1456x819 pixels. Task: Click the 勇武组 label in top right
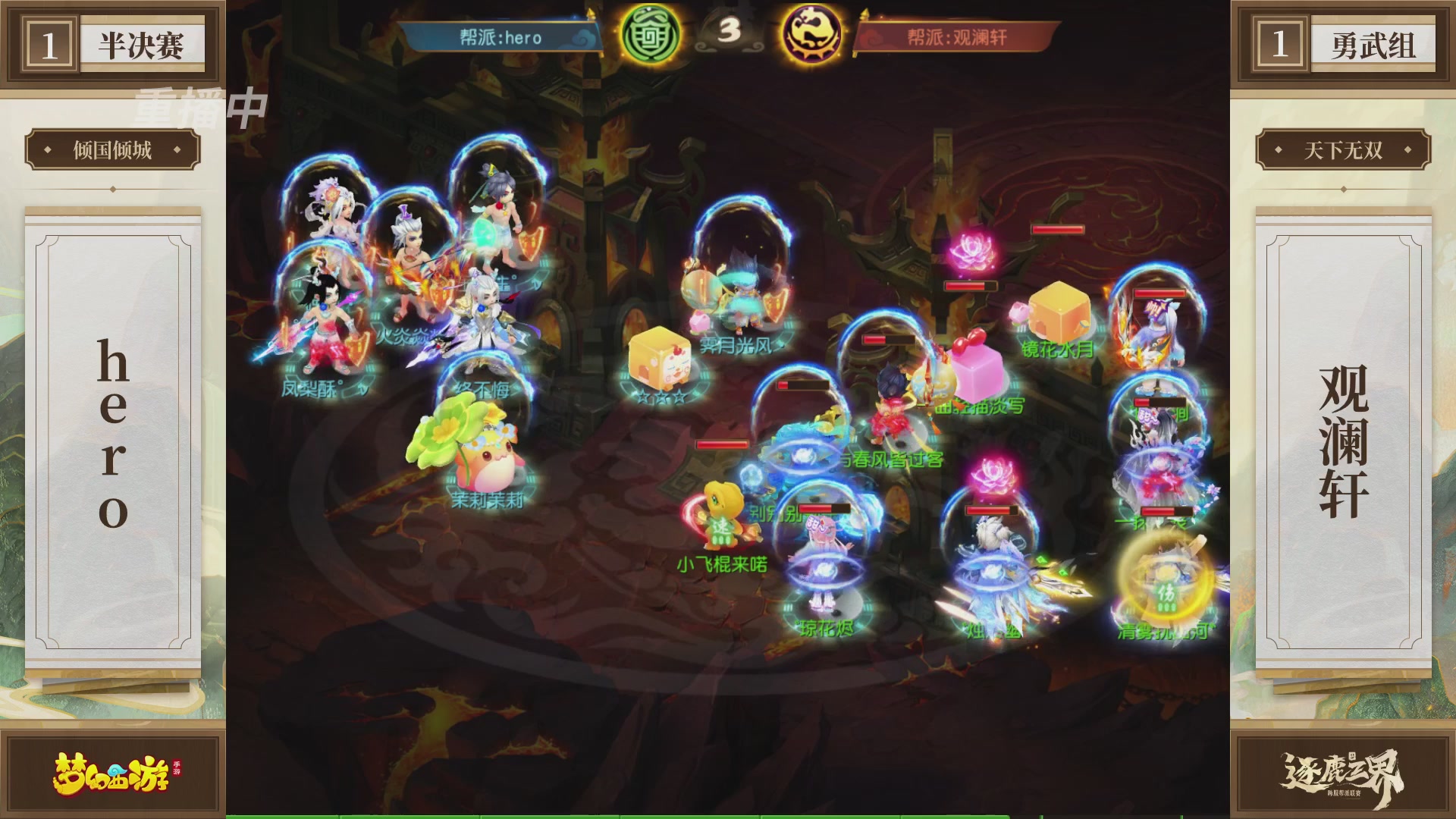1374,43
